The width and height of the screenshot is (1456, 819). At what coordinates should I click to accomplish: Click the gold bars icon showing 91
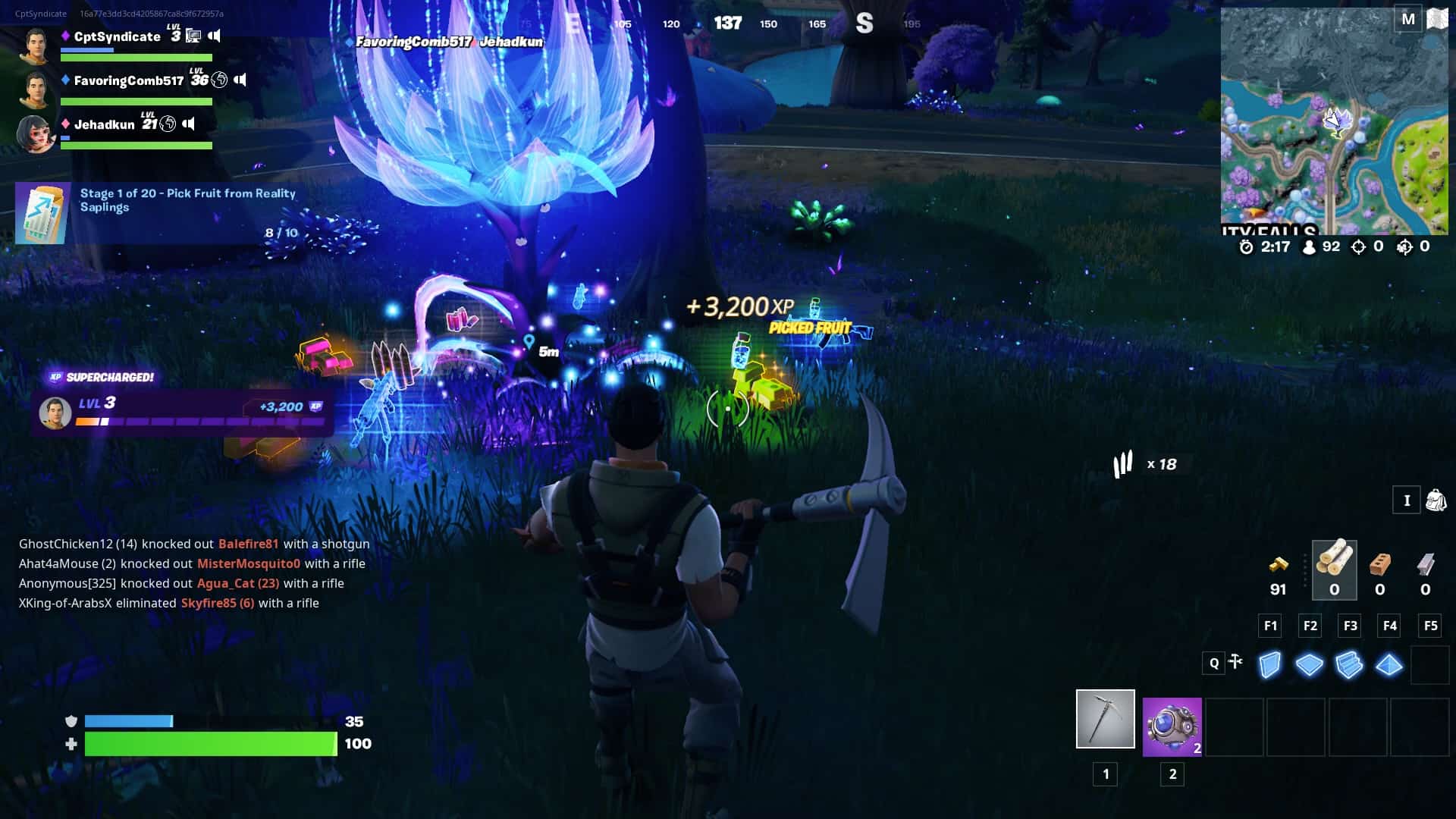click(x=1278, y=564)
